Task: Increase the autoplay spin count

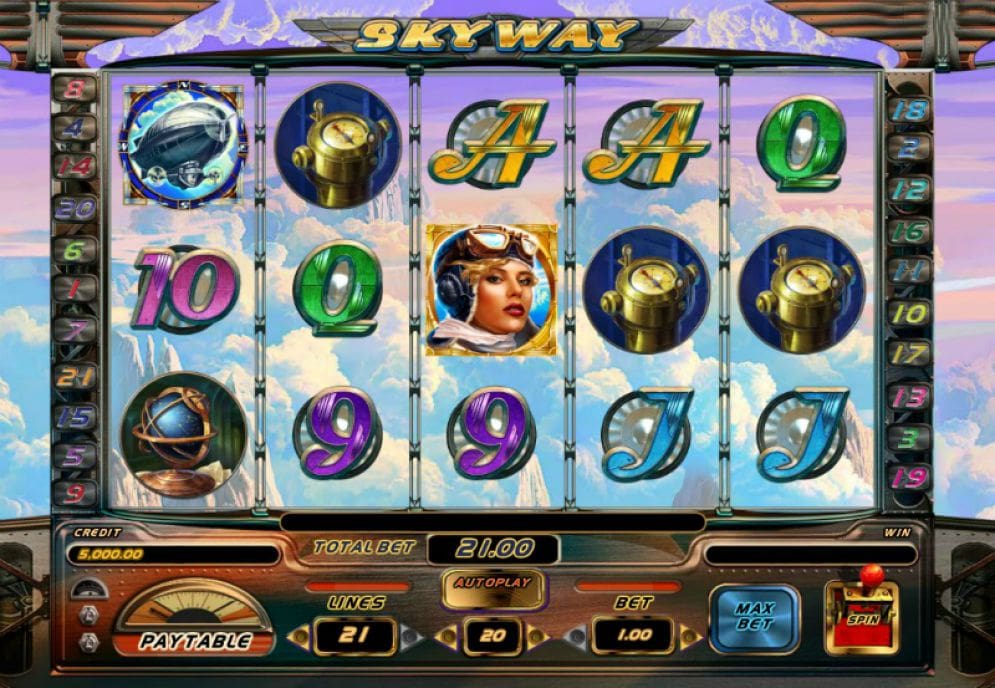Action: pyautogui.click(x=537, y=635)
